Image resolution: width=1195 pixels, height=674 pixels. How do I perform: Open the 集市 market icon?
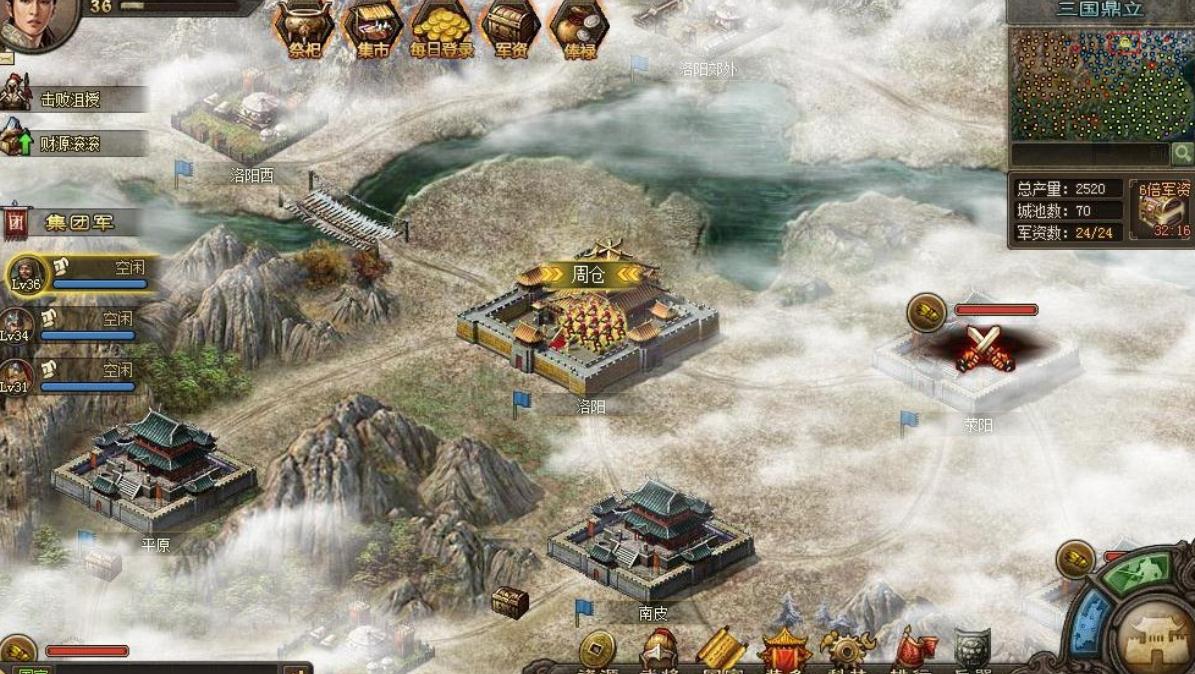372,28
